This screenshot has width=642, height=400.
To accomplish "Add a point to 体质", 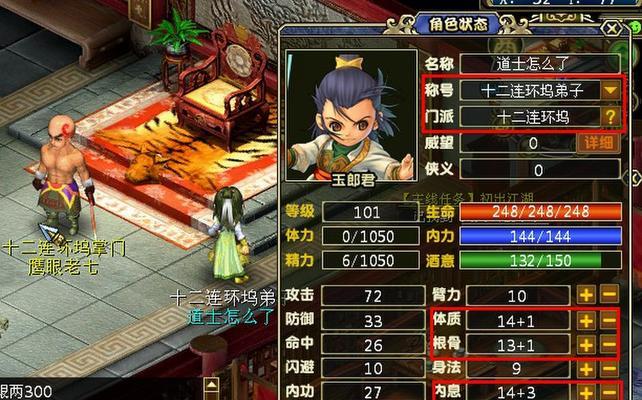I will click(585, 320).
